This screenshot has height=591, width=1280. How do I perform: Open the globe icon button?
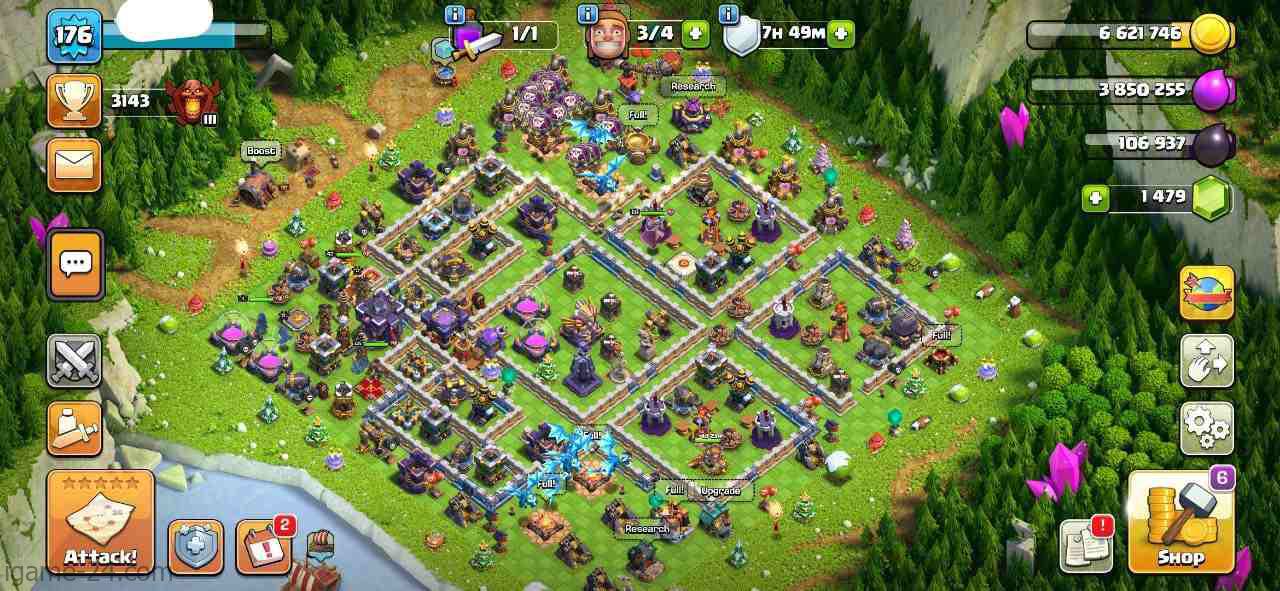1207,293
